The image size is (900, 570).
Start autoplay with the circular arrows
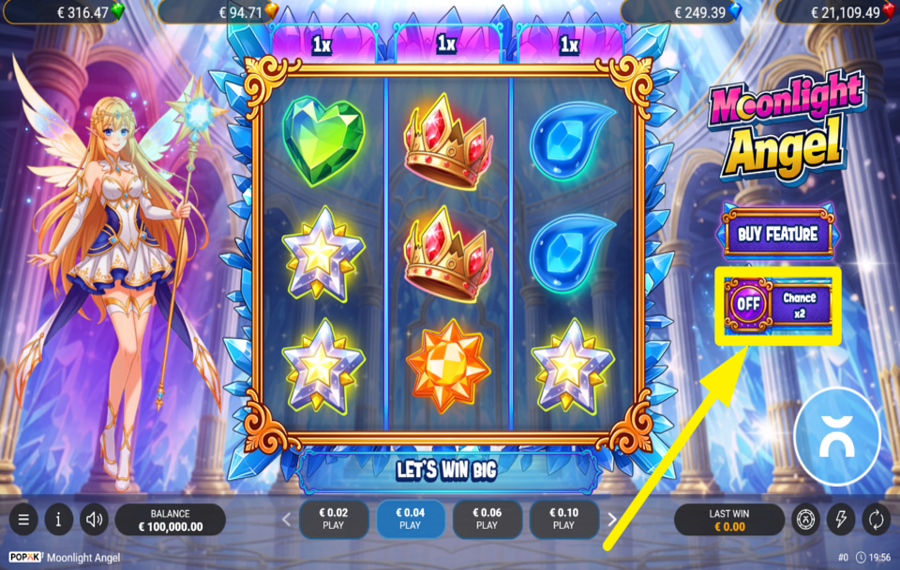(x=876, y=520)
